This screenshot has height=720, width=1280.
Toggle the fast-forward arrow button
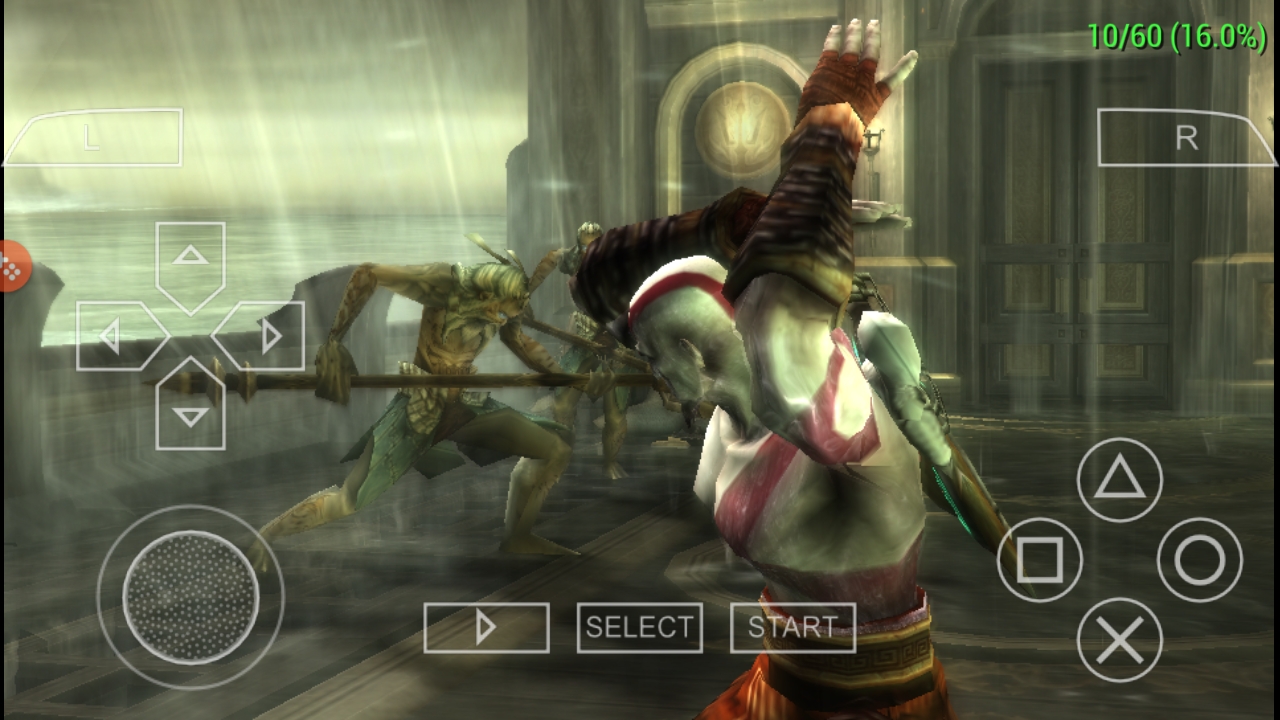click(x=486, y=627)
